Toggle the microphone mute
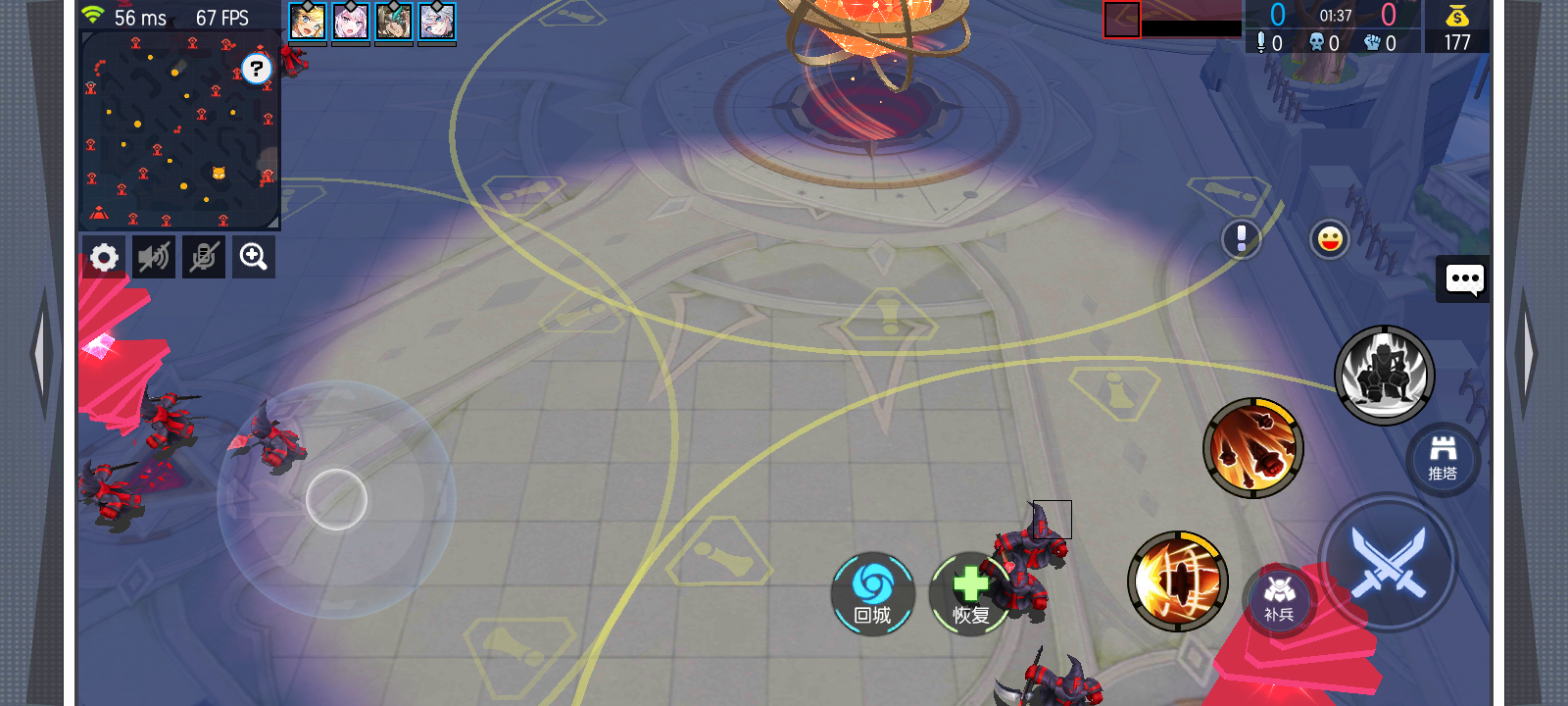This screenshot has width=1568, height=706. (203, 256)
